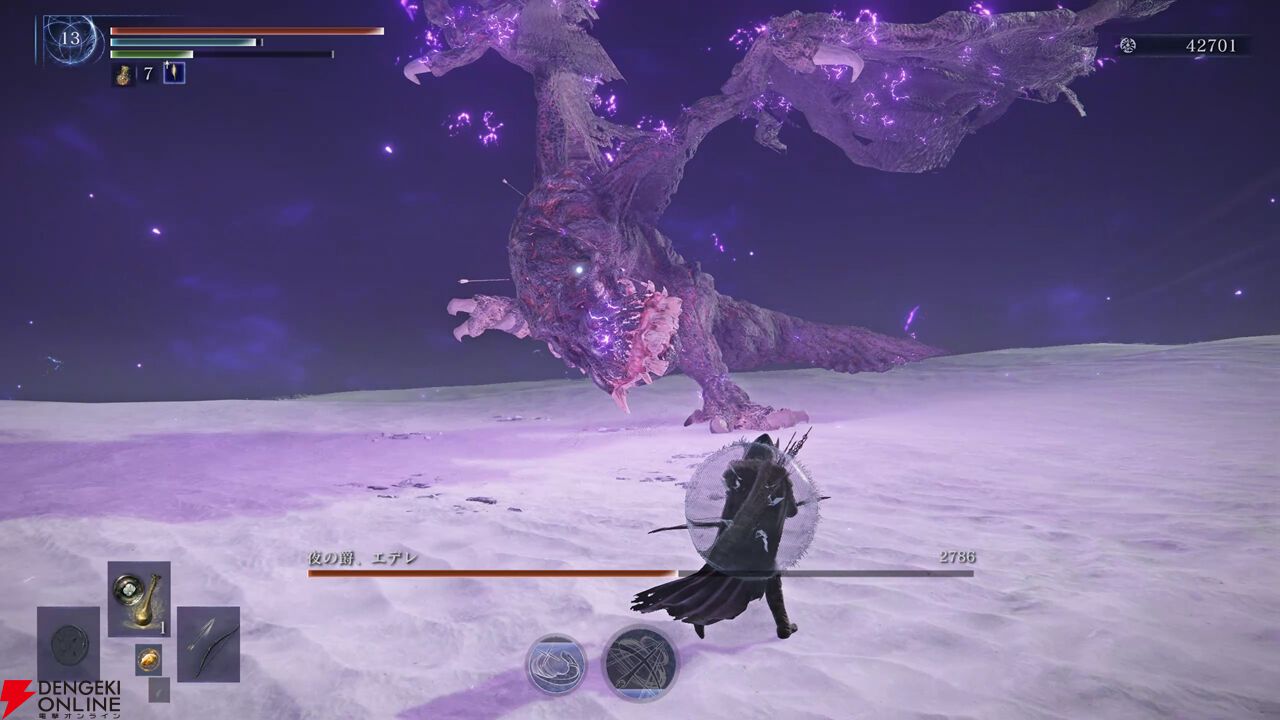Viewport: 1280px width, 720px height.
Task: Activate the larger ultimate art icon
Action: coord(640,663)
